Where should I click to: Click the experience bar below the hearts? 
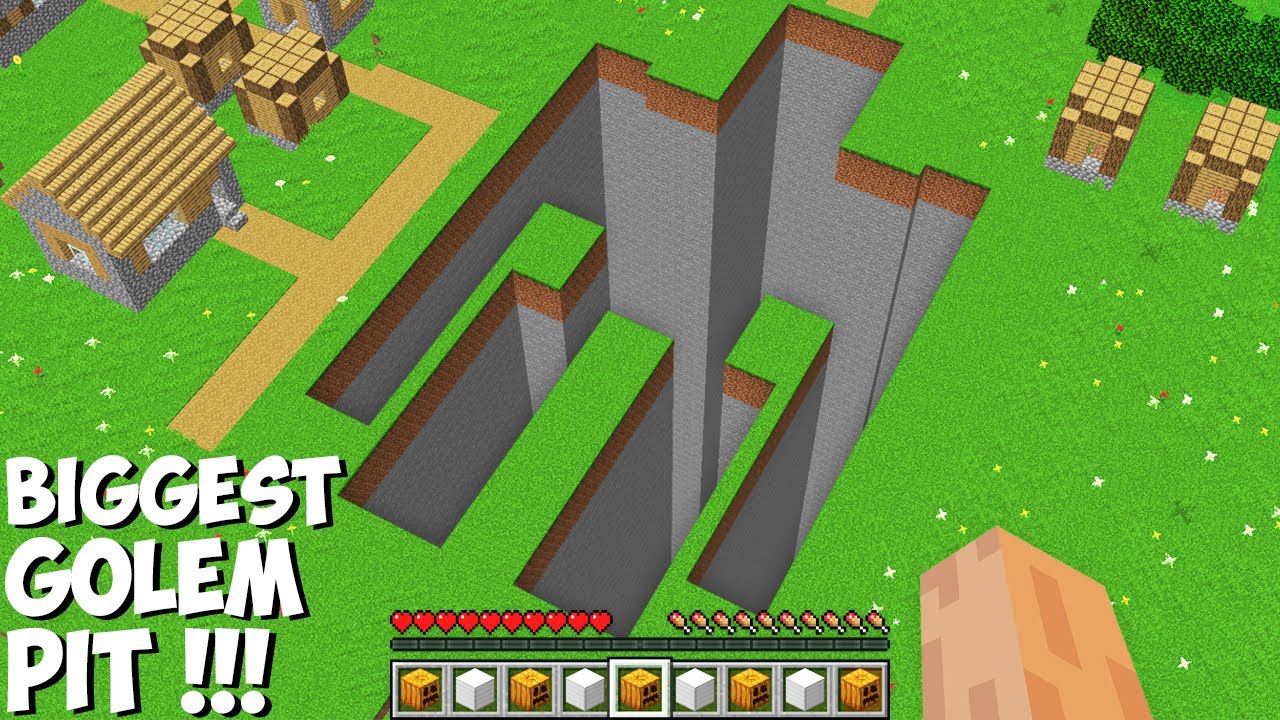[x=640, y=645]
